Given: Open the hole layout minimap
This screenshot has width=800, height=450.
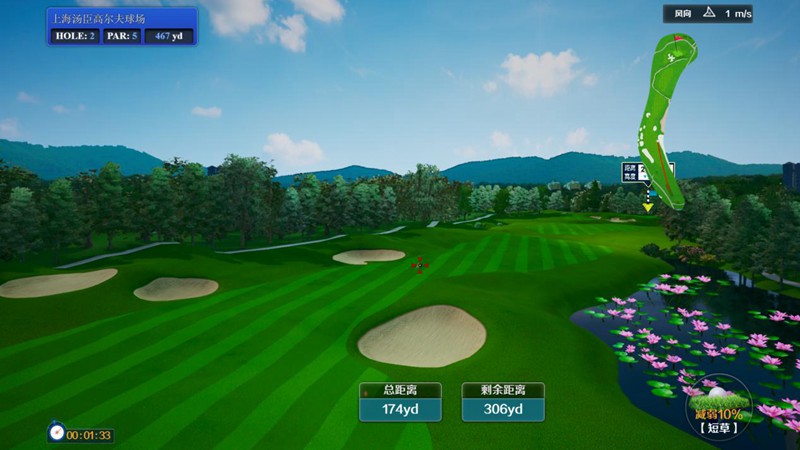Looking at the screenshot, I should [x=662, y=120].
